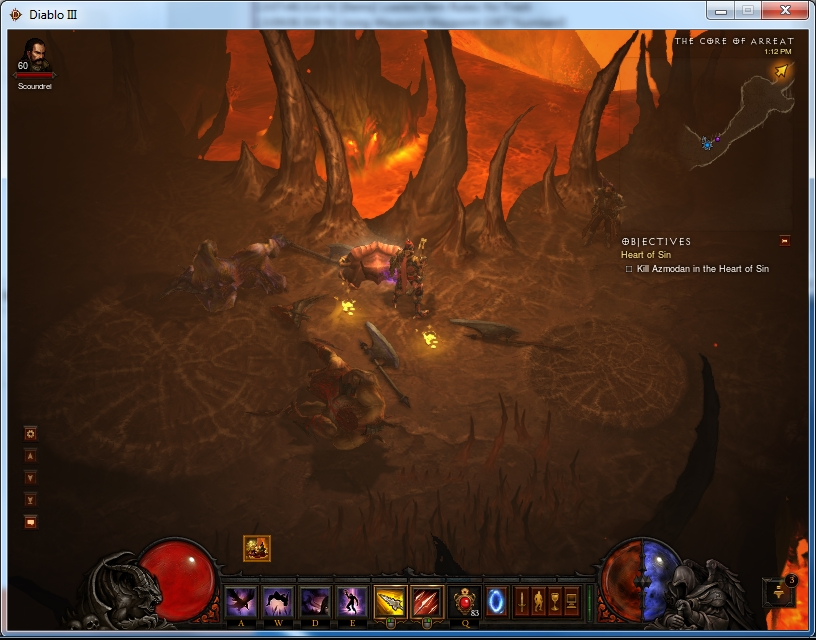Jump to chat bottom with the barred arrow
Image resolution: width=816 pixels, height=640 pixels.
(x=30, y=499)
